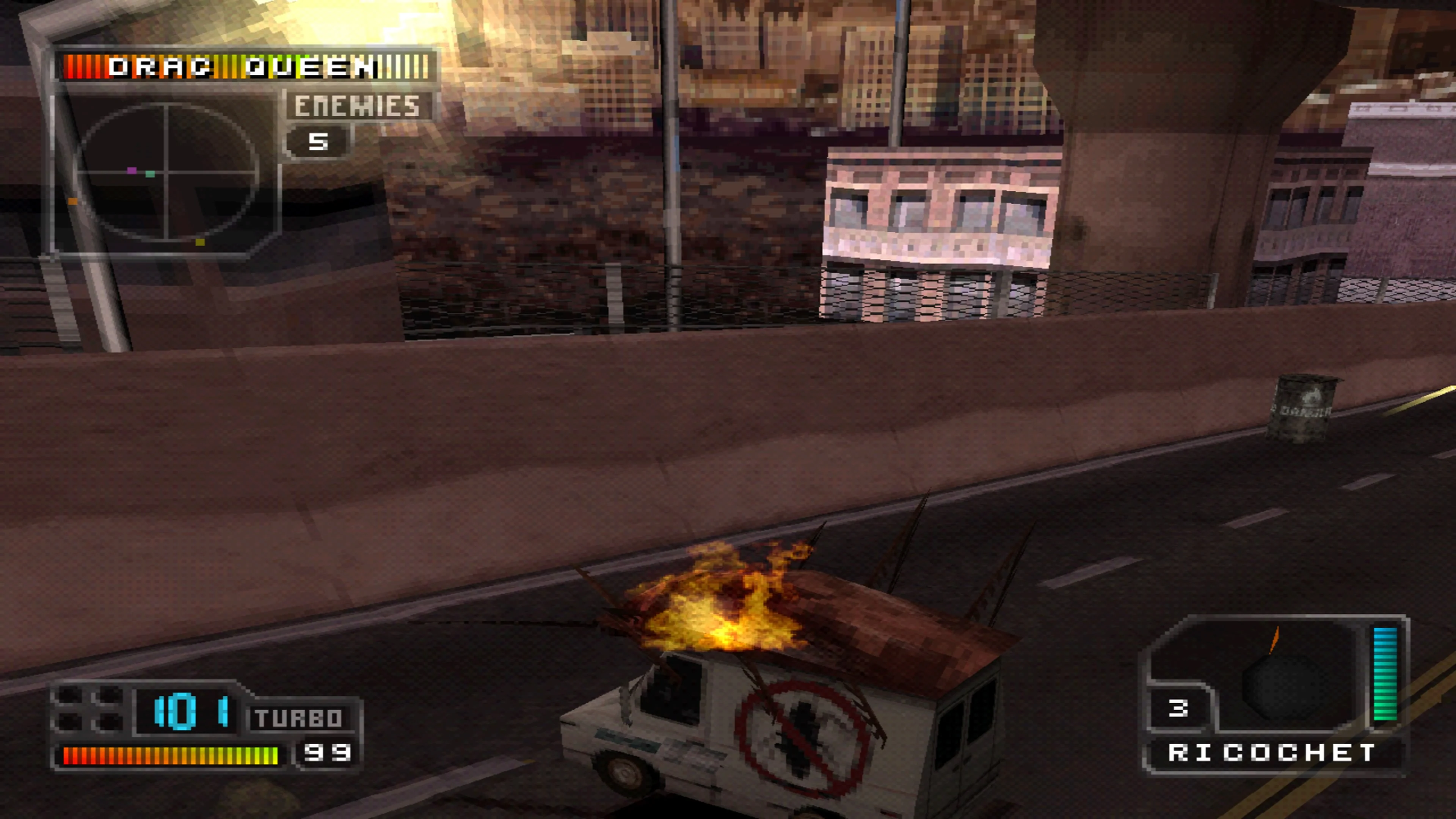The image size is (1456, 819).
Task: Click the radar crosshair center
Action: (x=167, y=174)
